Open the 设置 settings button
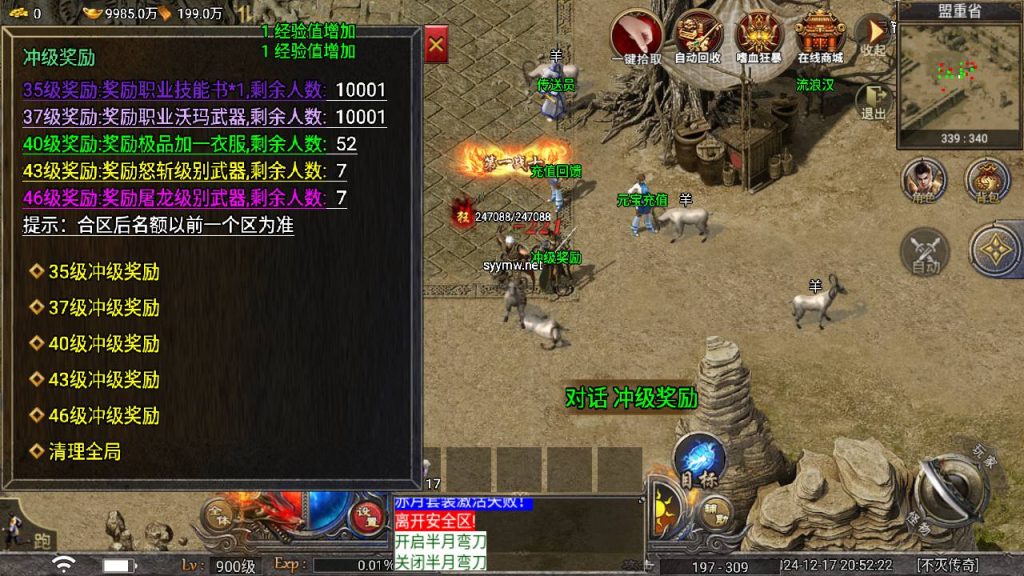The height and width of the screenshot is (576, 1024). click(x=366, y=514)
